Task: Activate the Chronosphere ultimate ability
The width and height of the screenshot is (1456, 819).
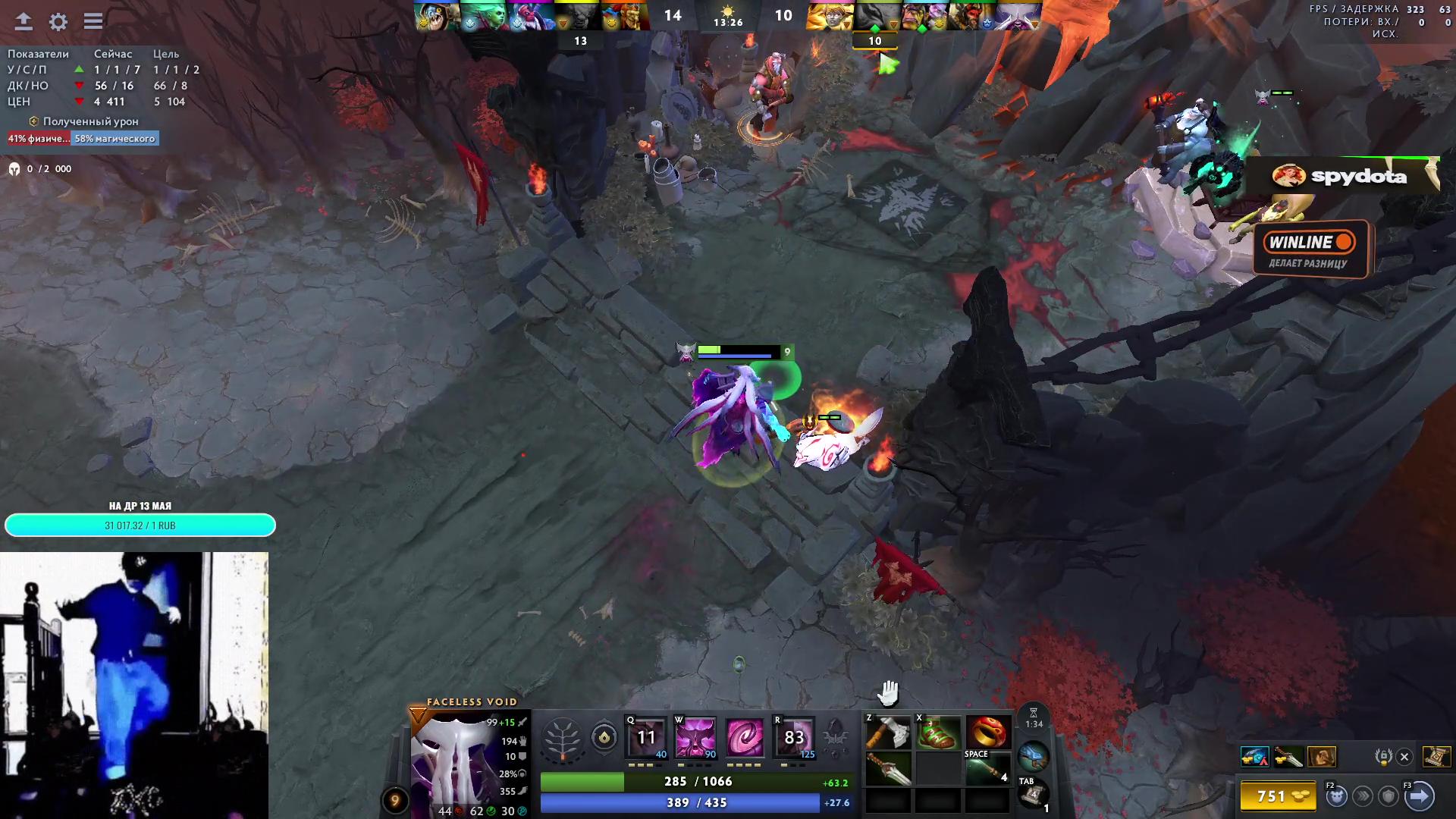Action: click(x=793, y=736)
